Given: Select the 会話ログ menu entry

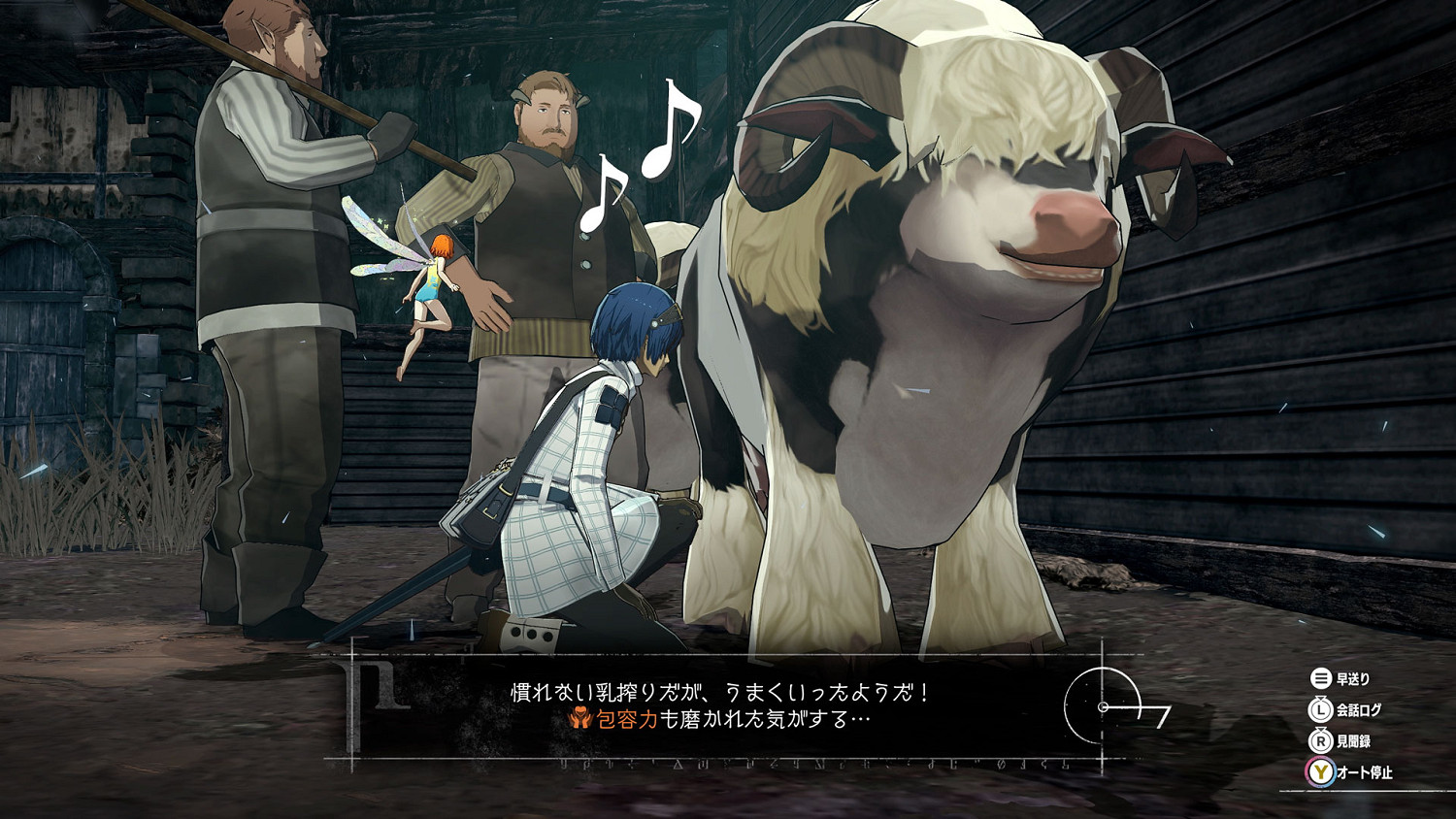Looking at the screenshot, I should [1362, 710].
